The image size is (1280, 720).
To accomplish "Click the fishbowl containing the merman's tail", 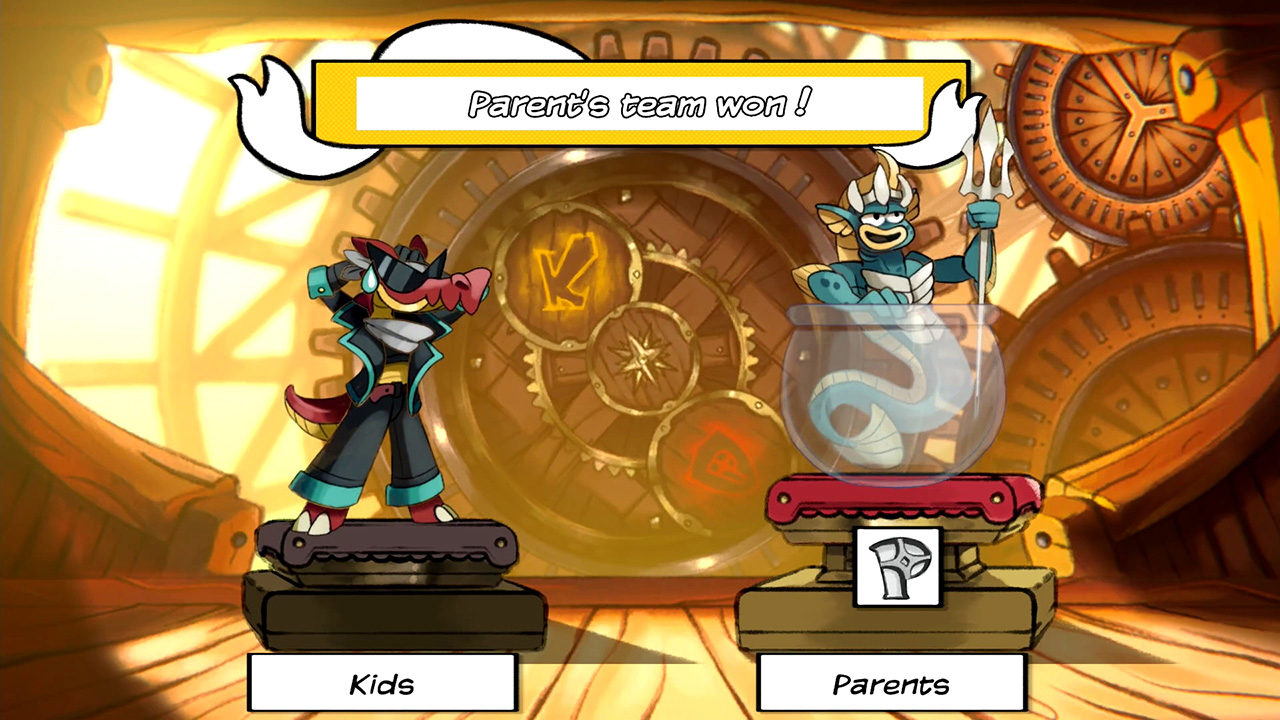I will tap(895, 400).
